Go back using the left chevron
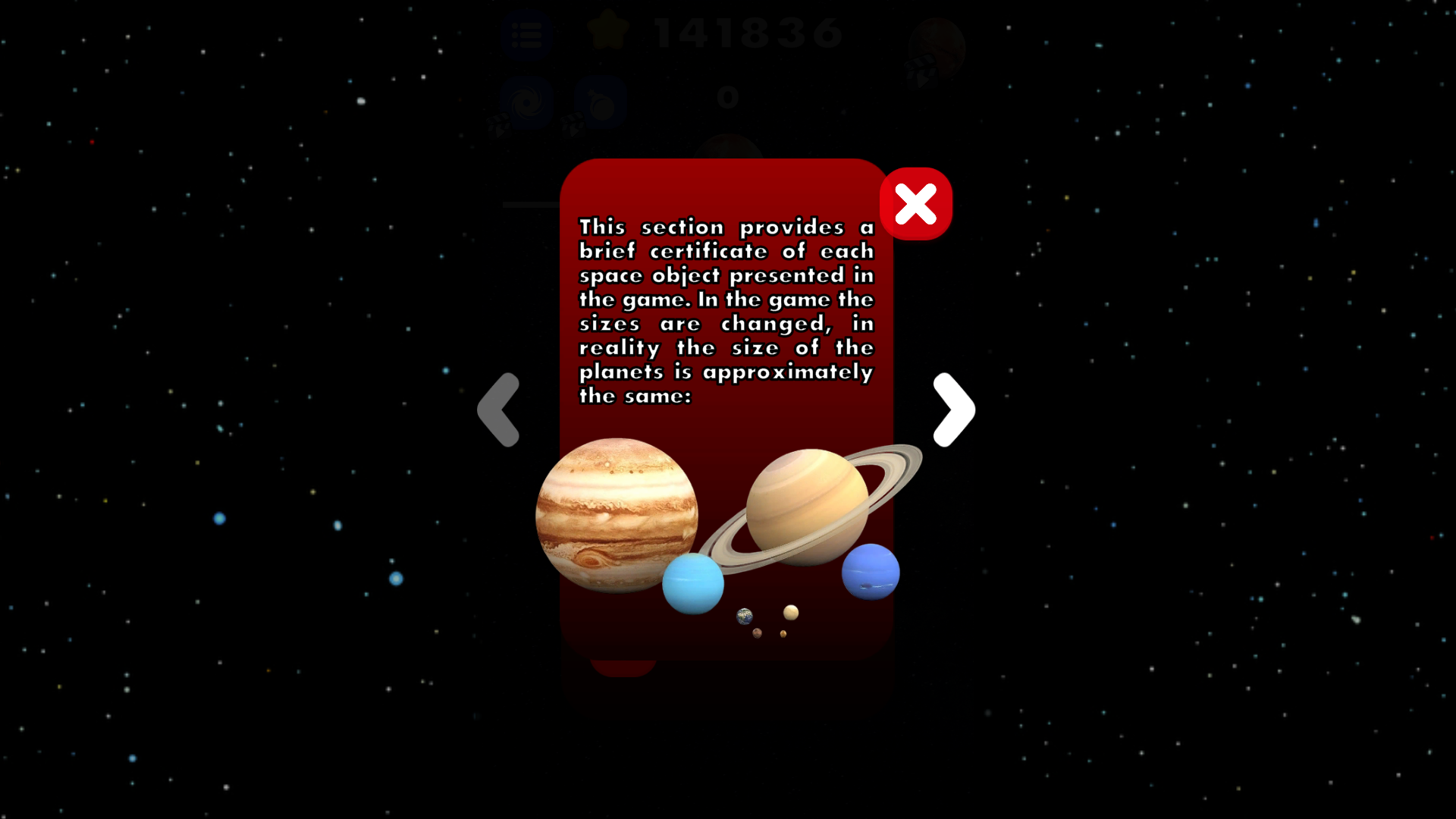The height and width of the screenshot is (819, 1456). (x=499, y=409)
